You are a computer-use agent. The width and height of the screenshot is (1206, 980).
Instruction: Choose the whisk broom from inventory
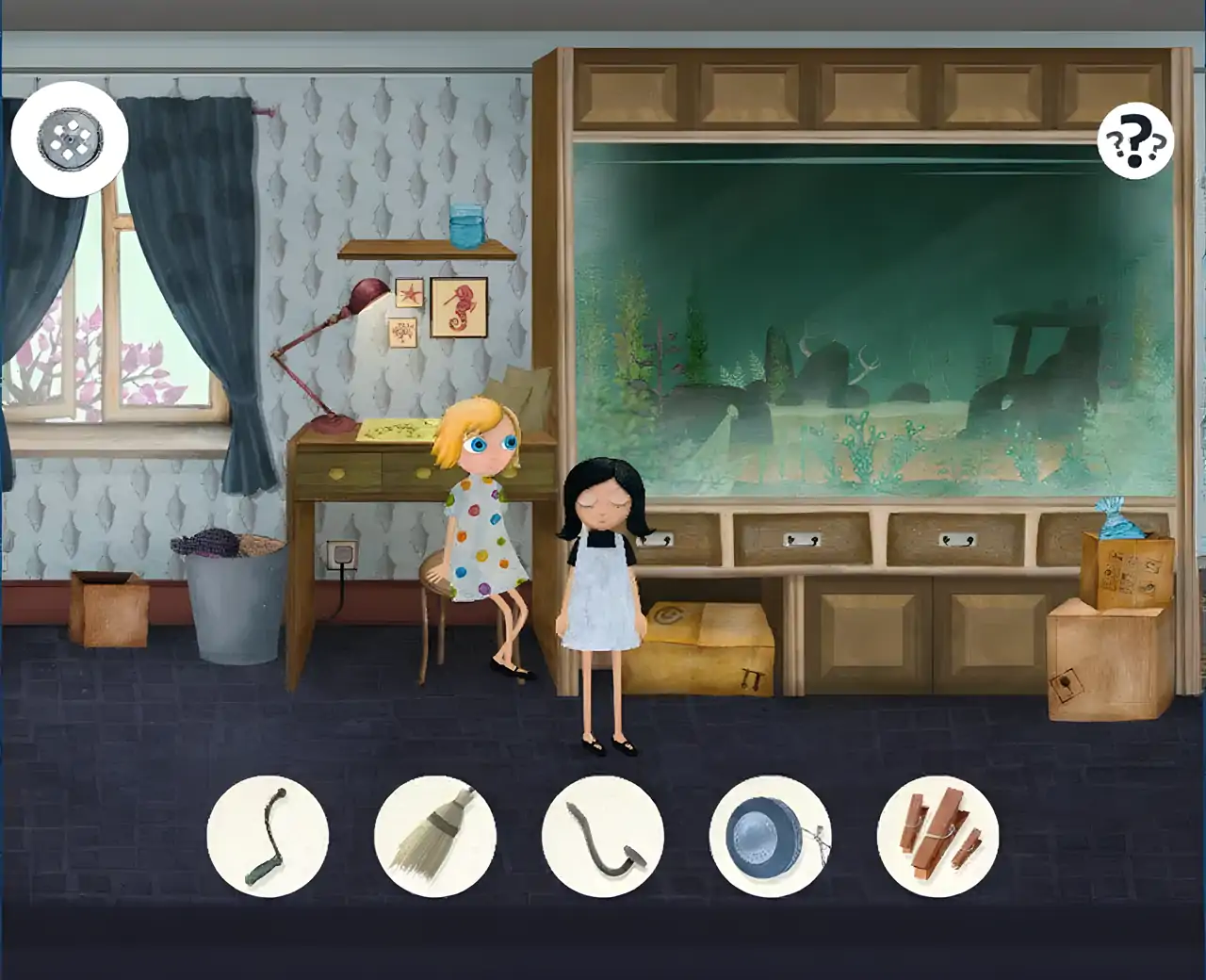pyautogui.click(x=435, y=835)
